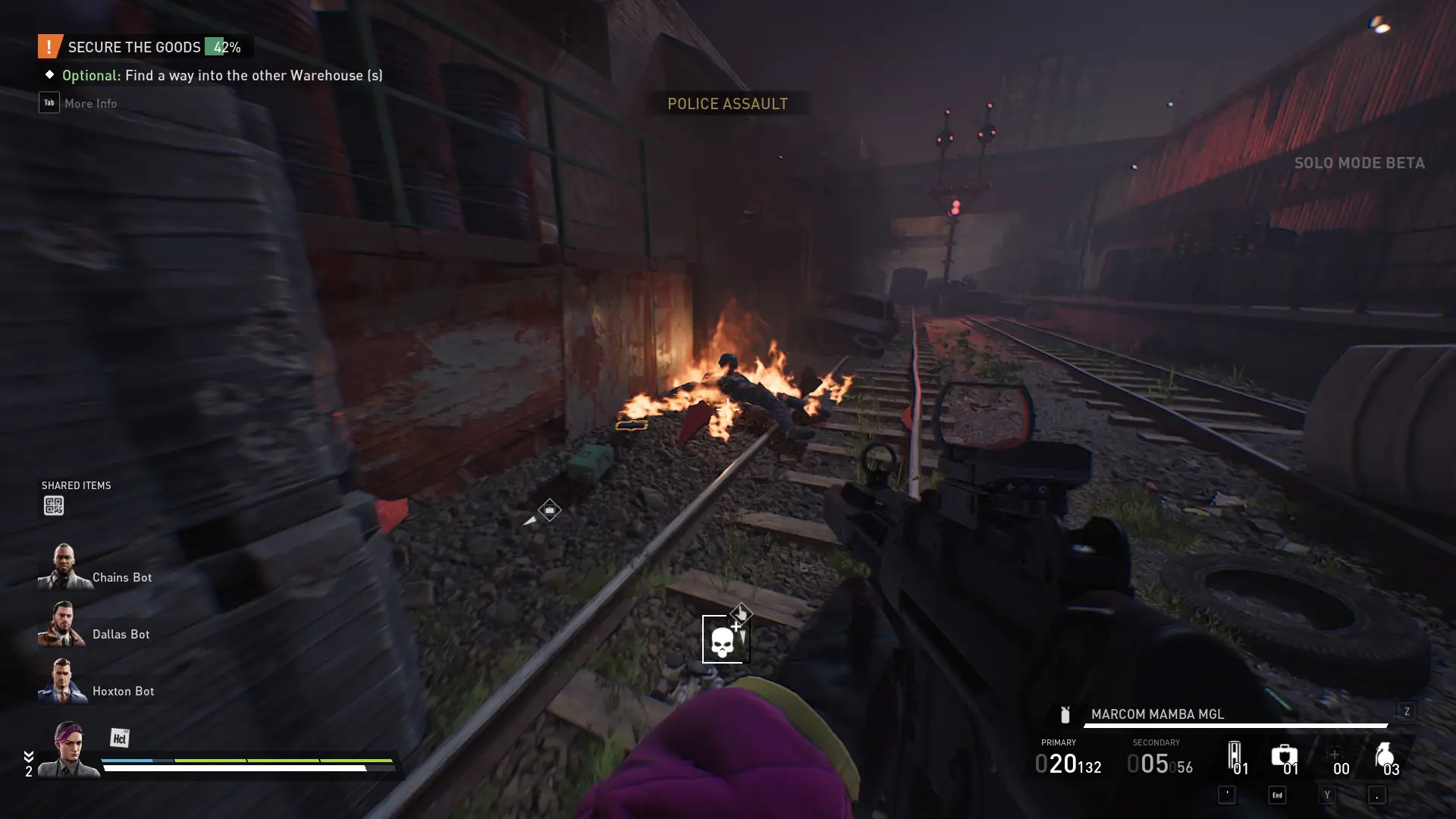The width and height of the screenshot is (1456, 819).
Task: Click the purple-haired player portrait
Action: (70, 749)
